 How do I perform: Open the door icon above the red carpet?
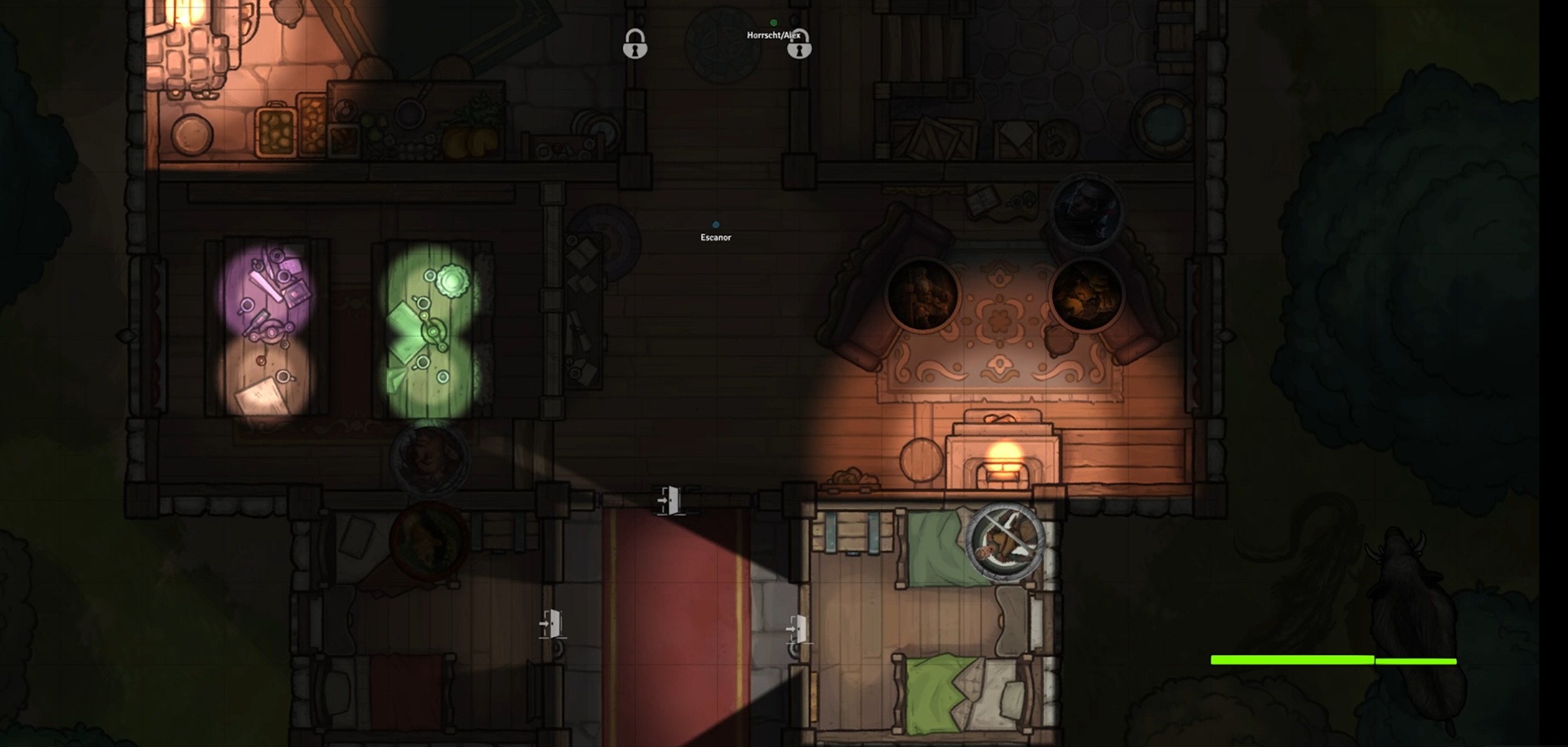[668, 501]
